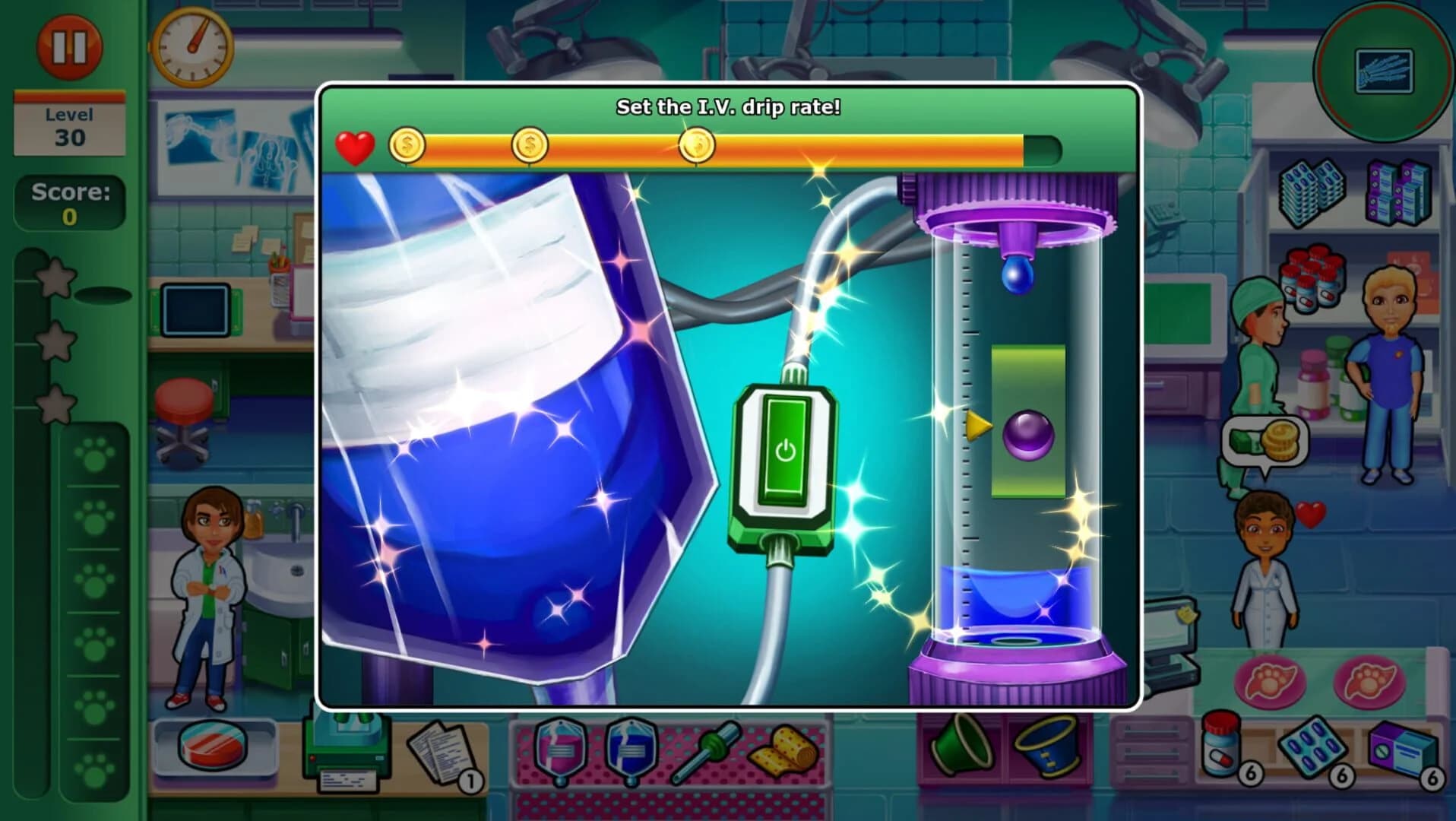Click the heart icon on the progress bar
This screenshot has width=1456, height=821.
click(x=354, y=147)
